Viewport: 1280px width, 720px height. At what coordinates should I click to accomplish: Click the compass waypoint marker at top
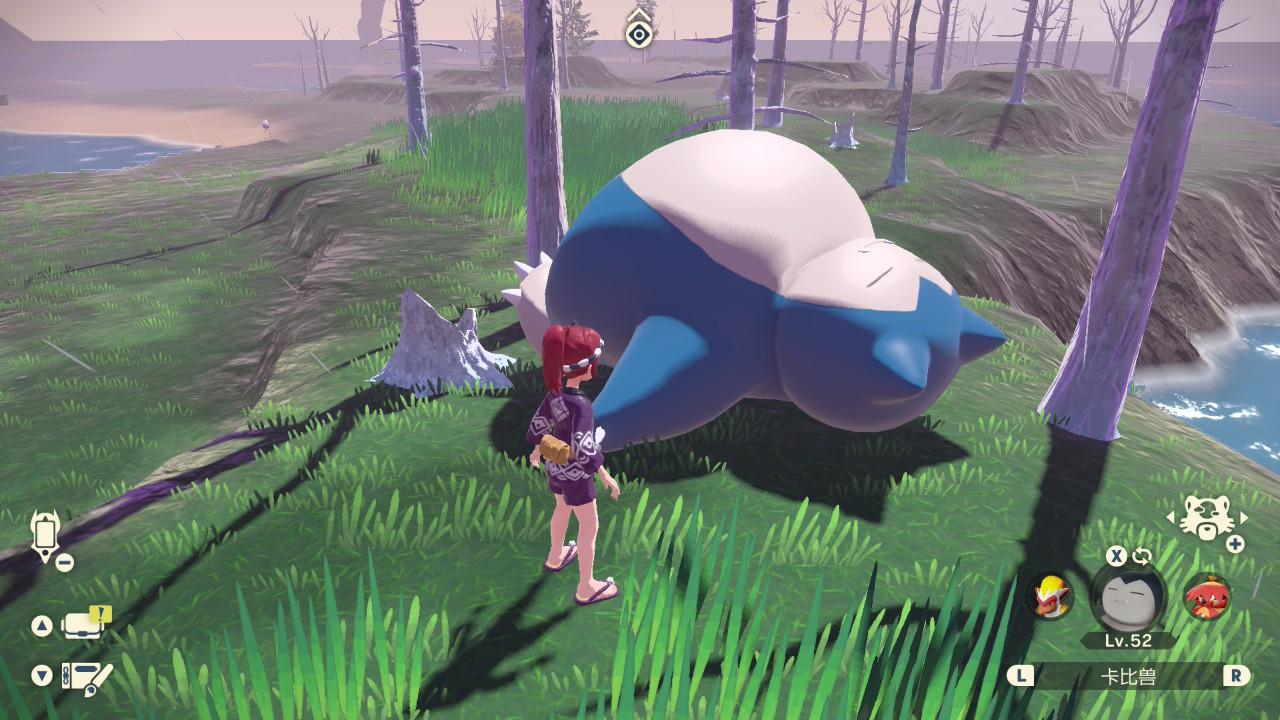tap(638, 33)
